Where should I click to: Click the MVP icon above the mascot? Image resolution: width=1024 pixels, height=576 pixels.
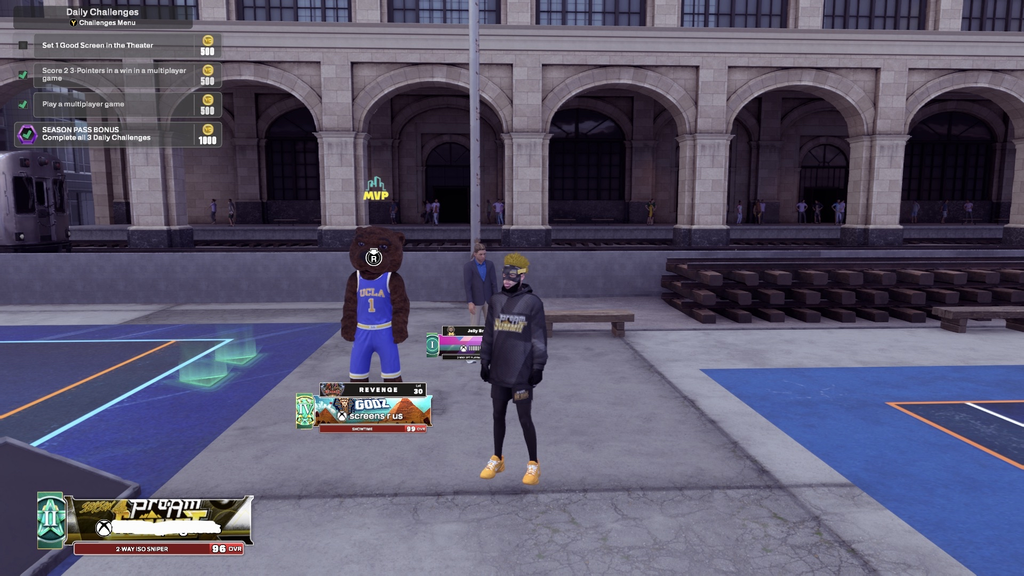coord(375,188)
